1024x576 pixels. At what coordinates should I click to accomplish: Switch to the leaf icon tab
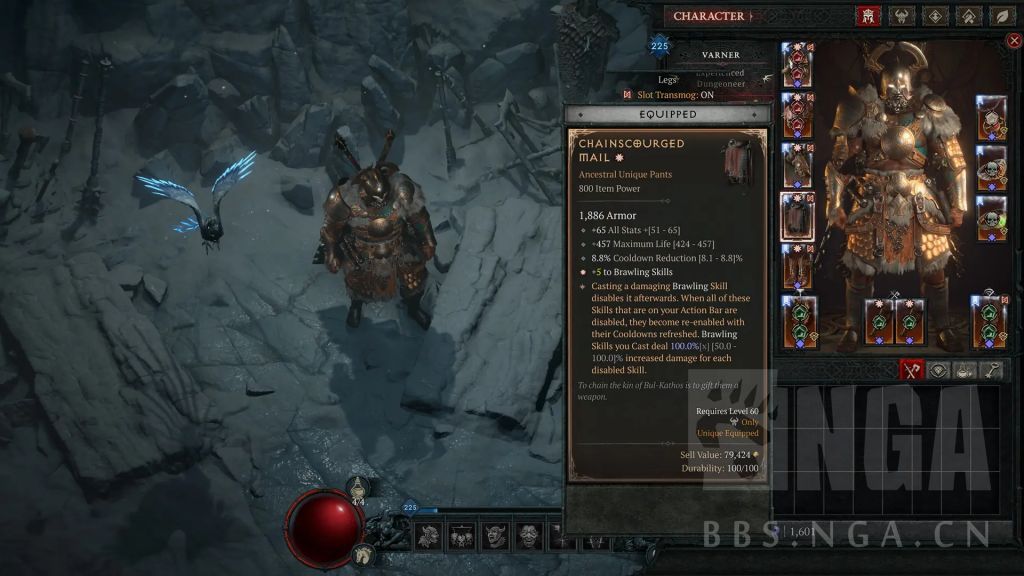[1002, 16]
